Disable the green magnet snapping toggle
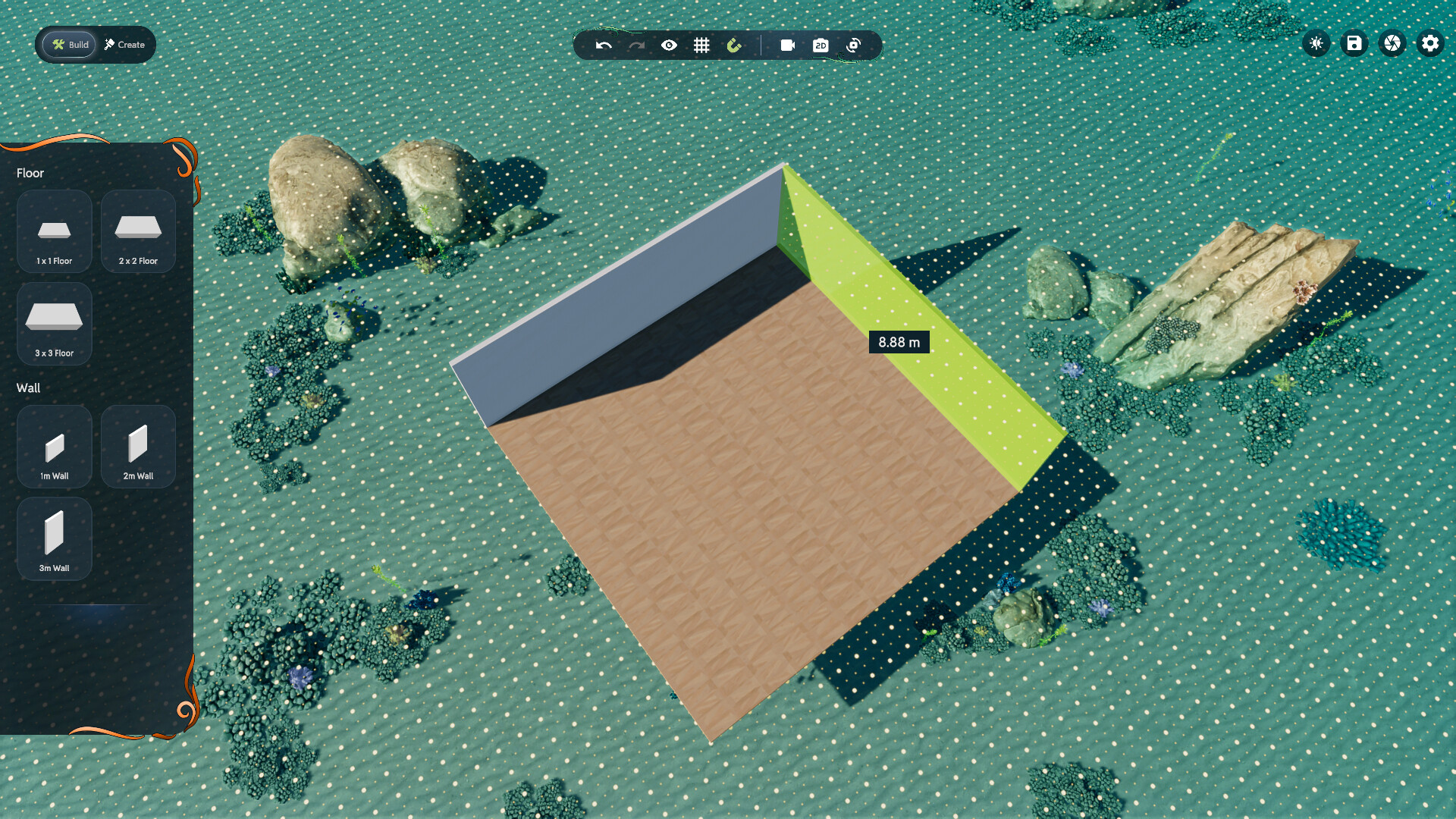The width and height of the screenshot is (1456, 819). coord(733,45)
